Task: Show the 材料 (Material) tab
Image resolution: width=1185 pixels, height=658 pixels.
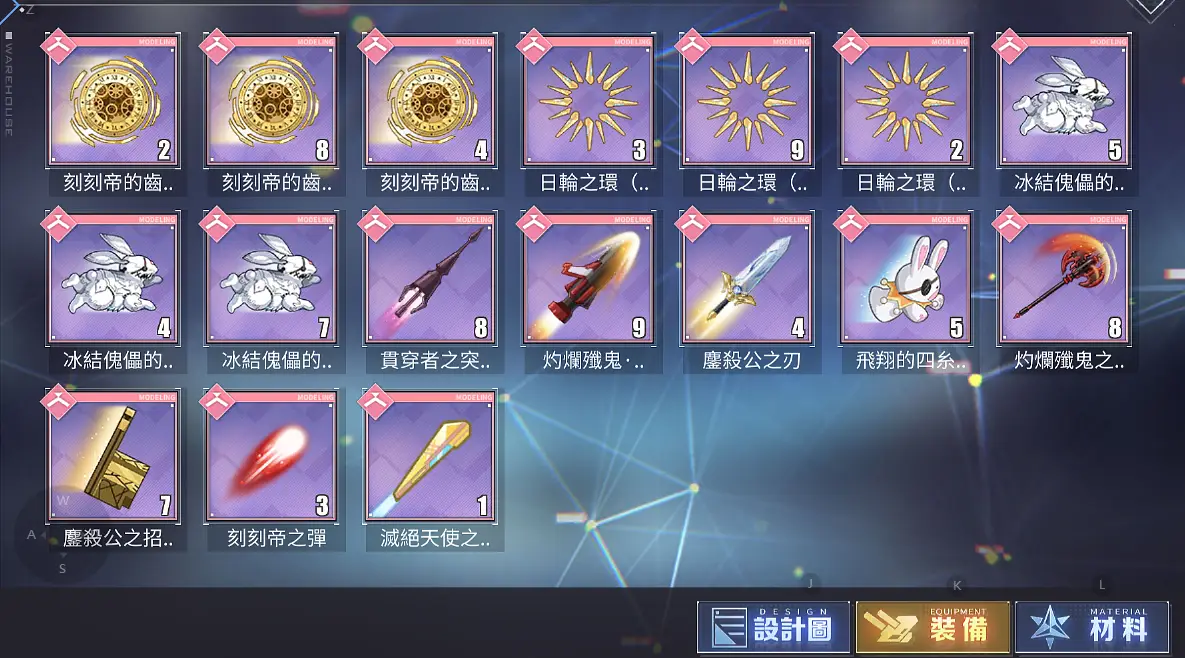Action: (x=1092, y=627)
